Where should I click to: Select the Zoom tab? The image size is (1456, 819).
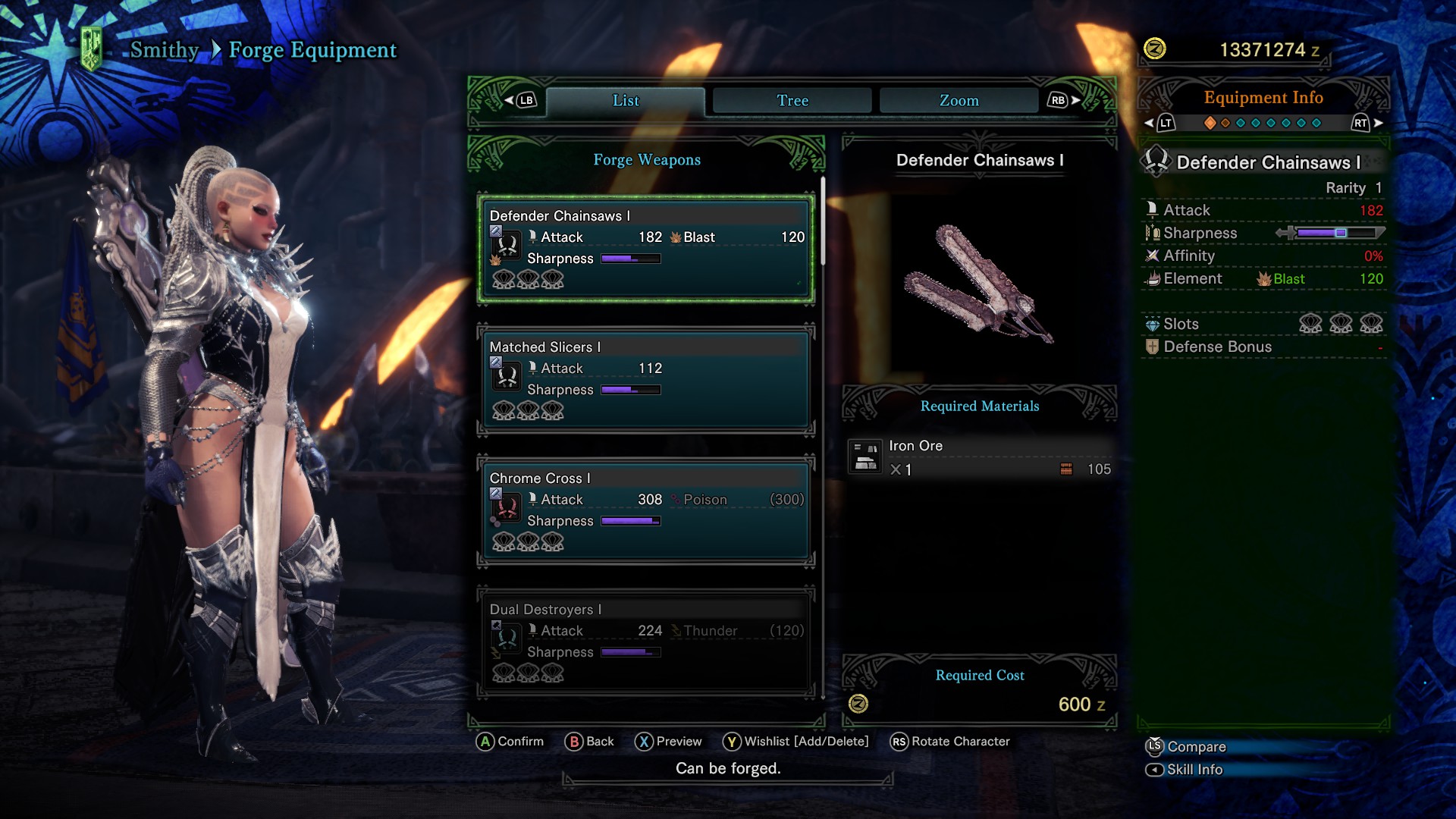pyautogui.click(x=959, y=101)
